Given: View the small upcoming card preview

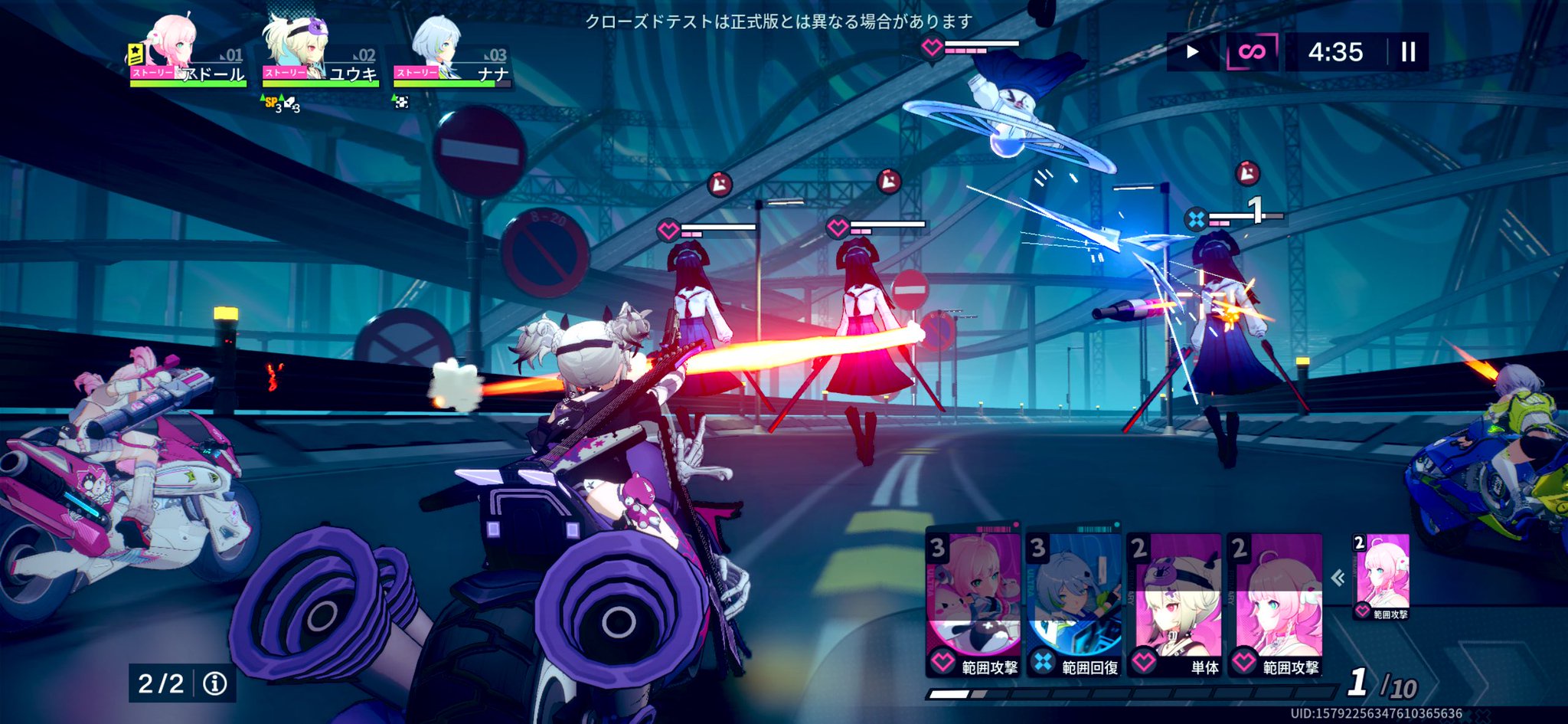Looking at the screenshot, I should tap(1381, 576).
